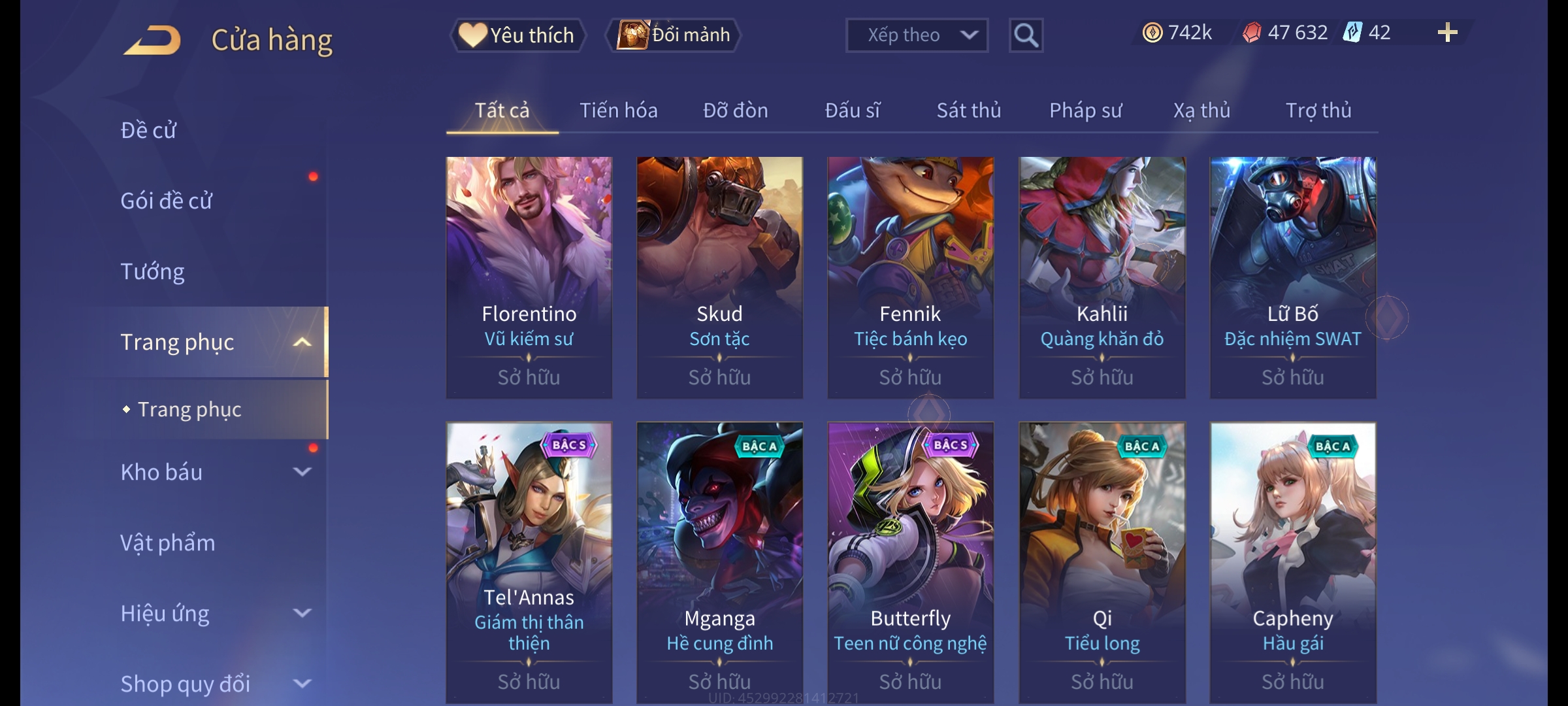Switch to the Tiến hóa tab
This screenshot has height=706, width=1568.
tap(618, 110)
